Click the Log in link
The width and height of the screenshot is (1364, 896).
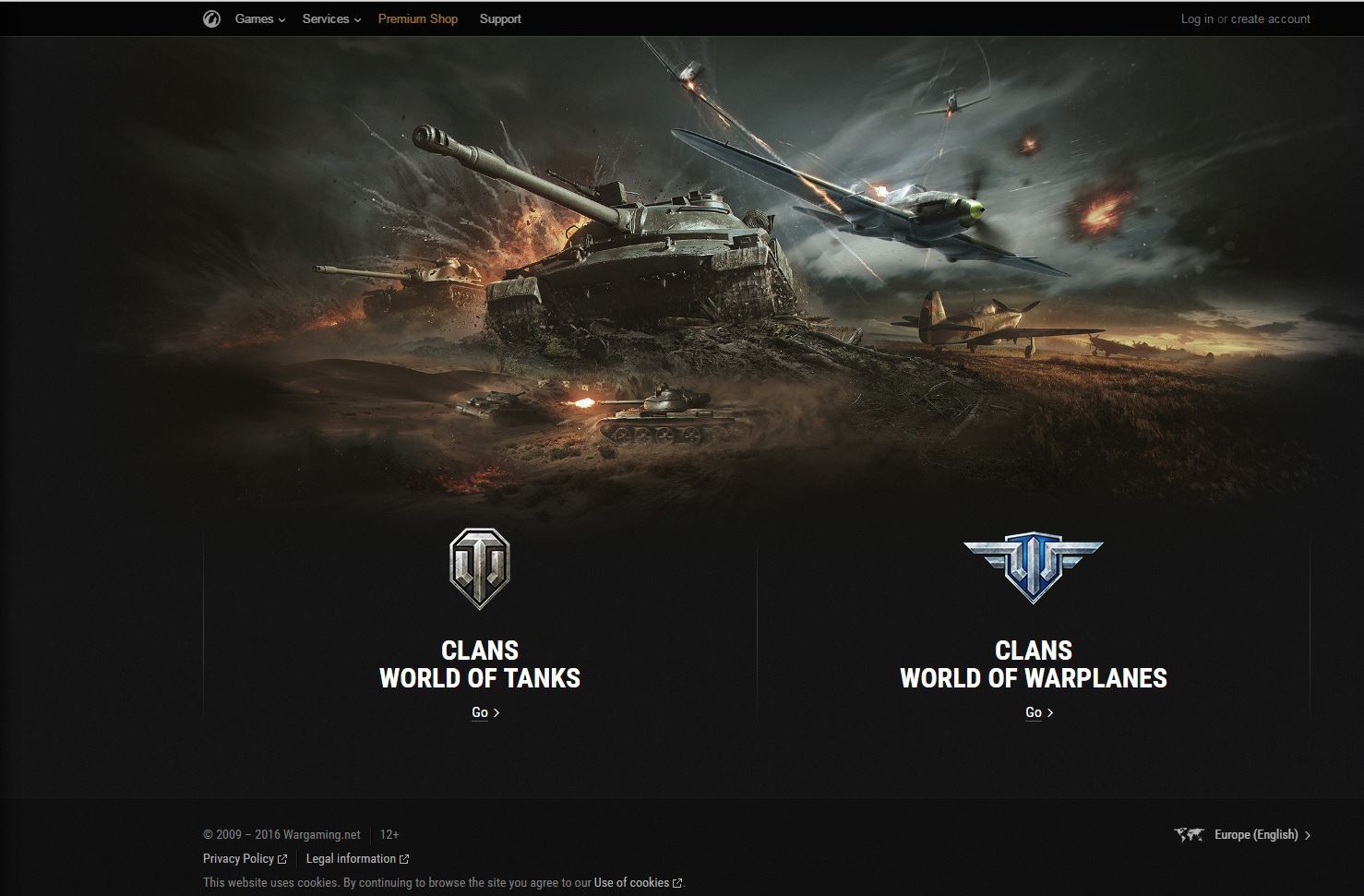1197,19
